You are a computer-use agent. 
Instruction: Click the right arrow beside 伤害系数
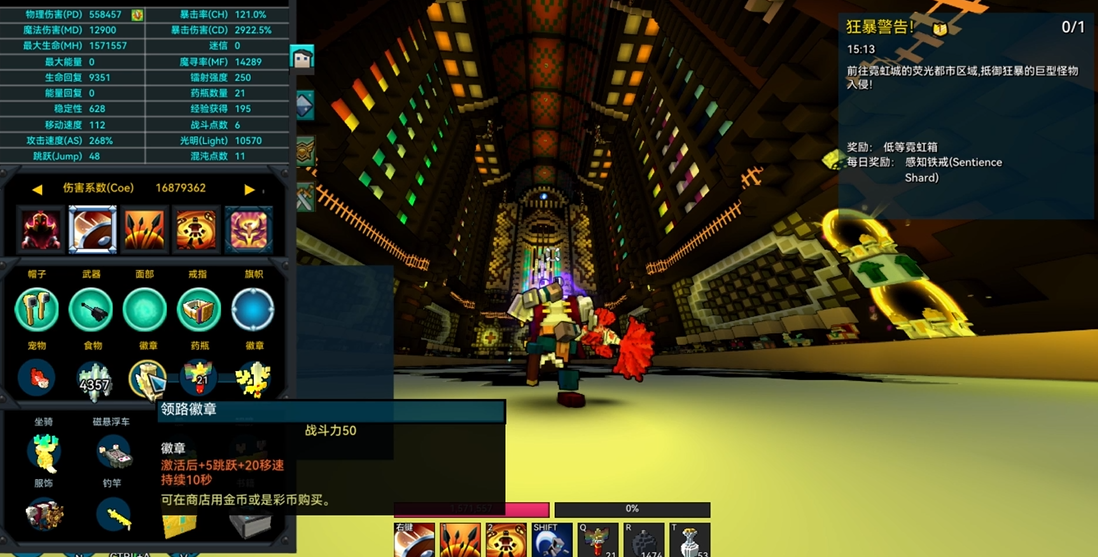[249, 189]
